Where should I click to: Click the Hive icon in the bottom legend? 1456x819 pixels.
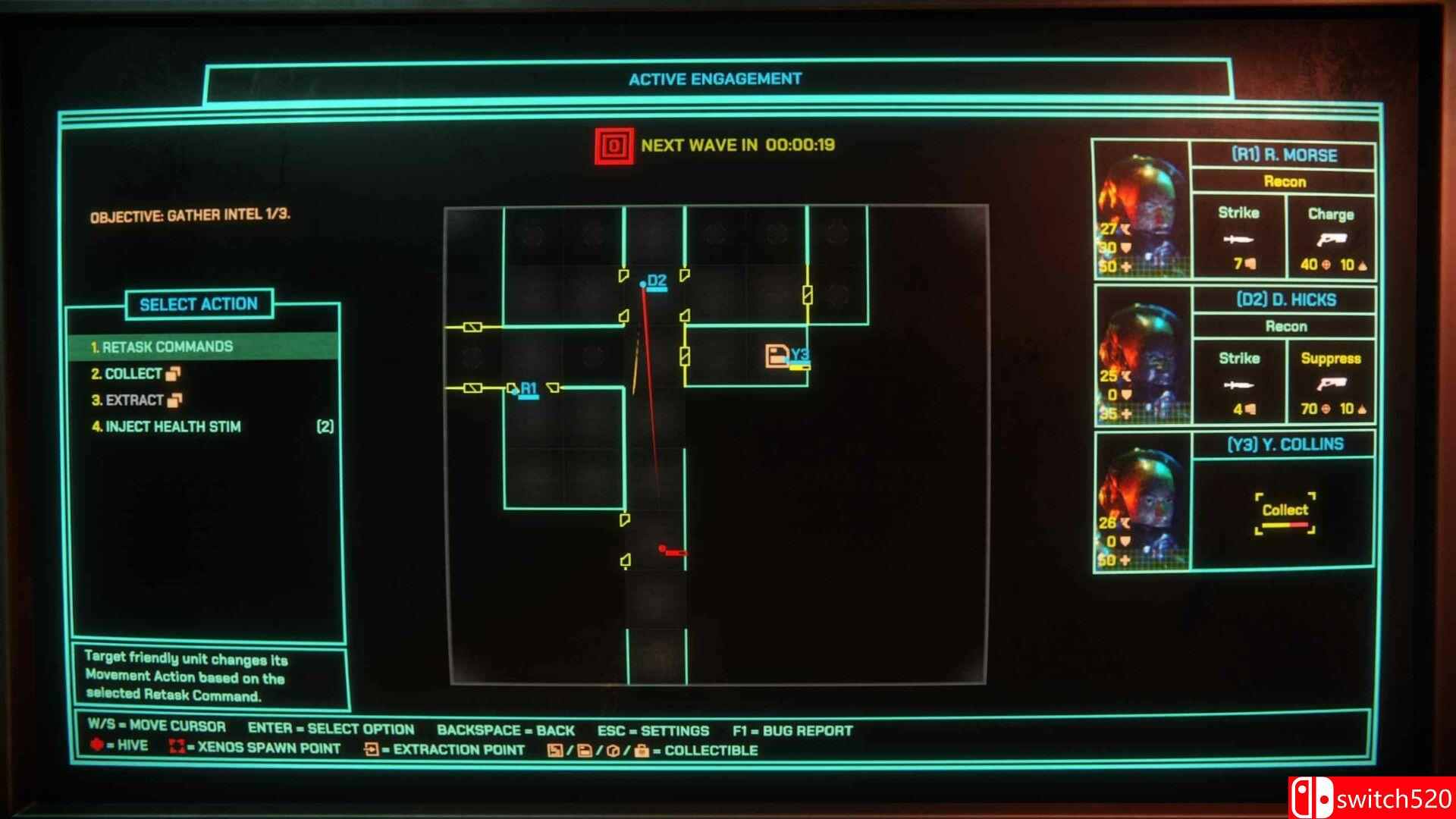pyautogui.click(x=97, y=745)
